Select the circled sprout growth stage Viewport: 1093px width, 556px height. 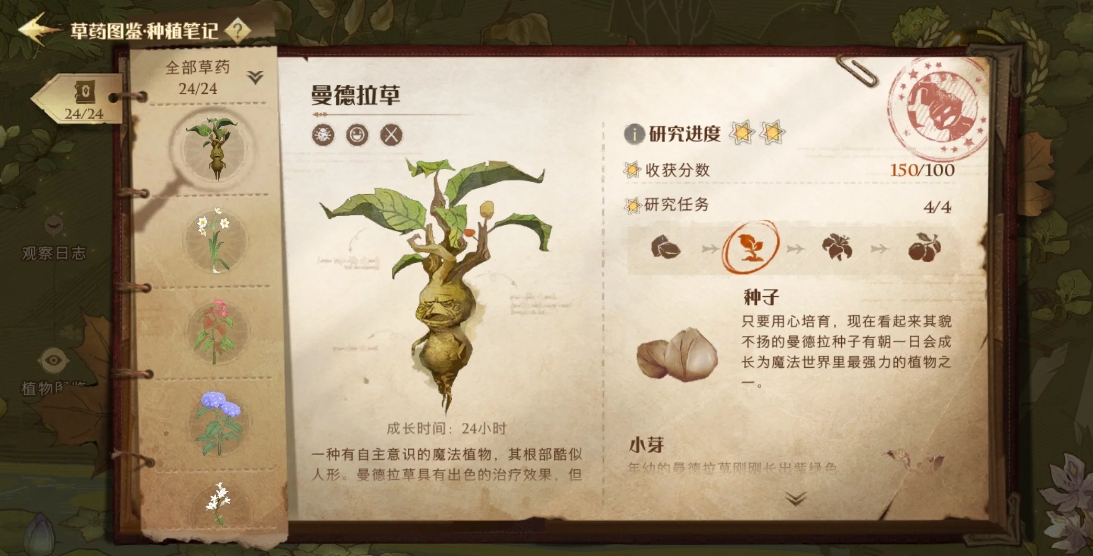point(750,247)
